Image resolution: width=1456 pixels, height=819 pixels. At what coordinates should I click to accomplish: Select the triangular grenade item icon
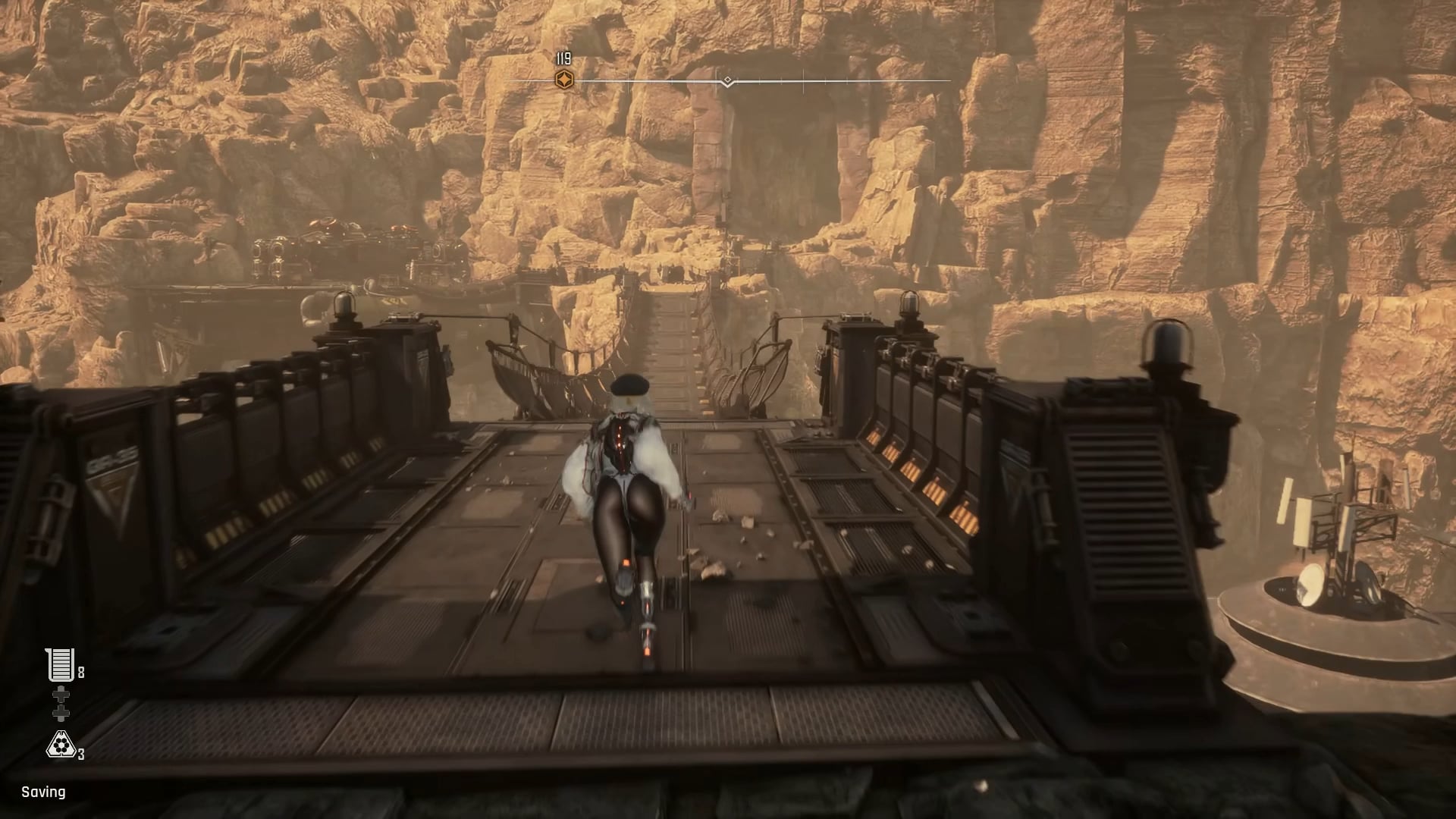click(x=60, y=745)
